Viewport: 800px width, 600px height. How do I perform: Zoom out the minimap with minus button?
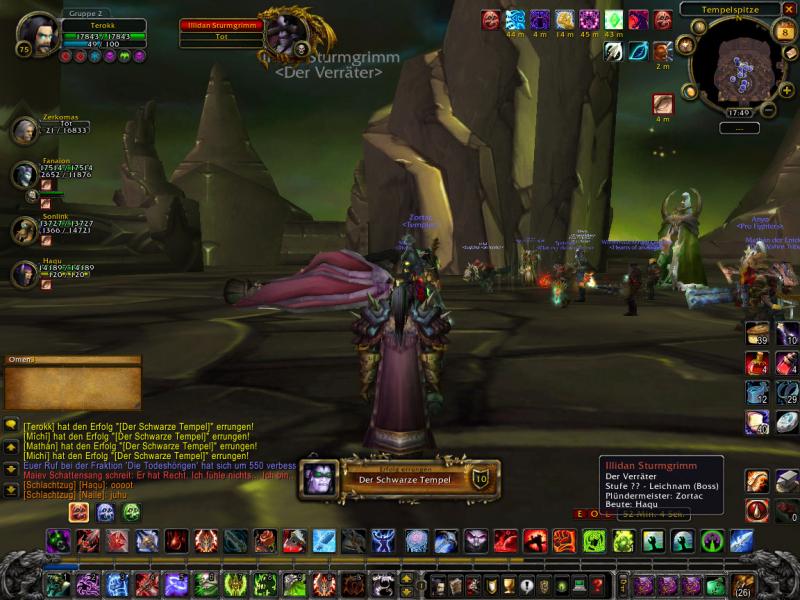pos(768,110)
